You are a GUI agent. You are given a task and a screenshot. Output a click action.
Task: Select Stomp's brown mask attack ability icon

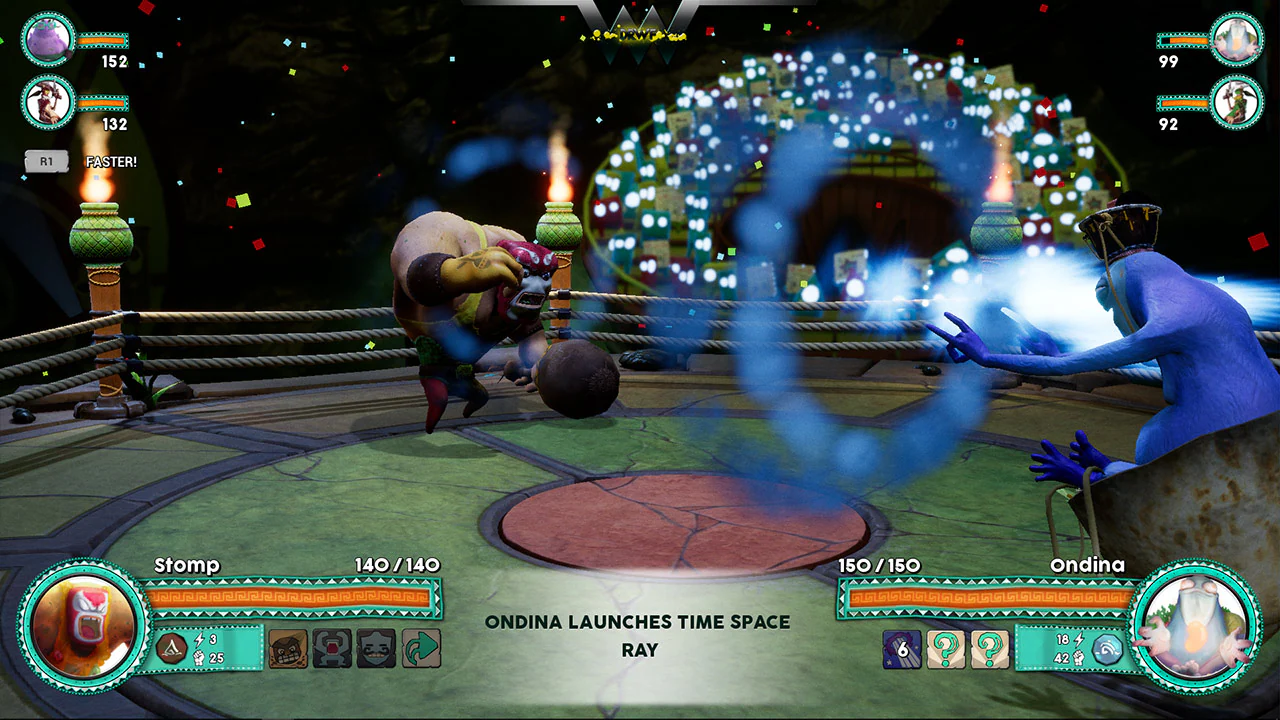(288, 648)
